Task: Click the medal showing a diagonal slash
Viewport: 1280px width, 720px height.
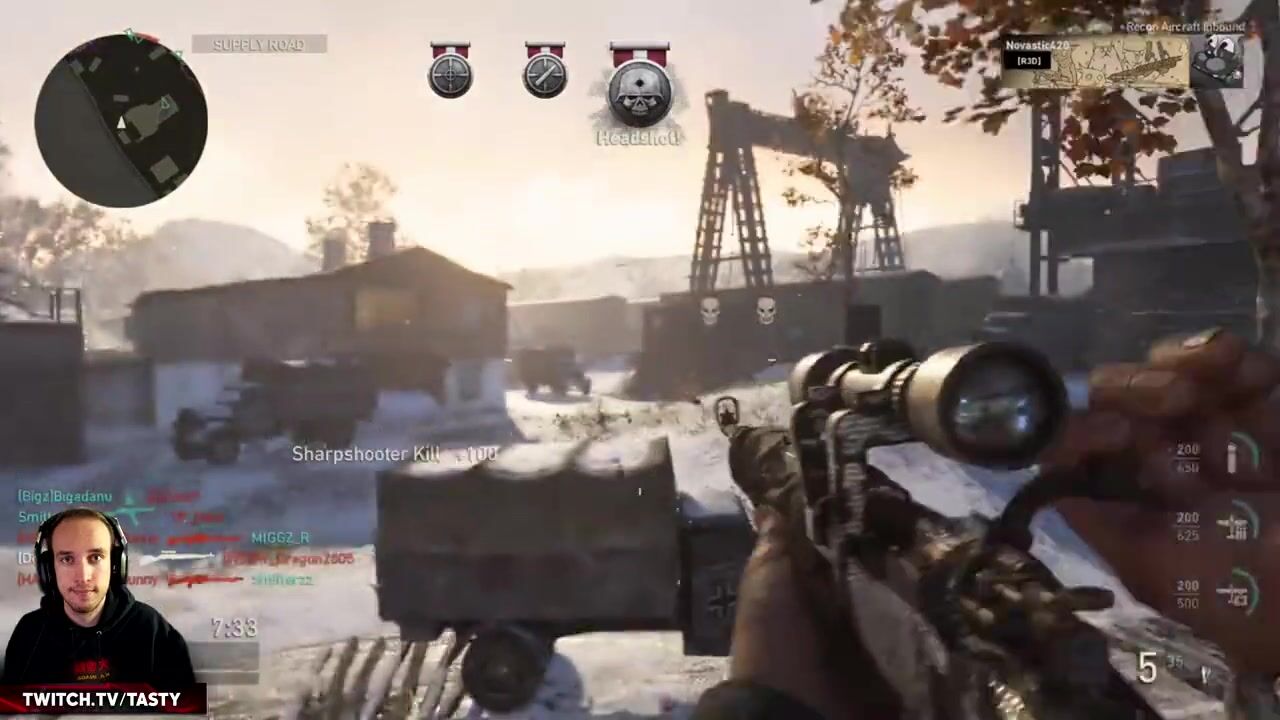Action: (x=545, y=74)
